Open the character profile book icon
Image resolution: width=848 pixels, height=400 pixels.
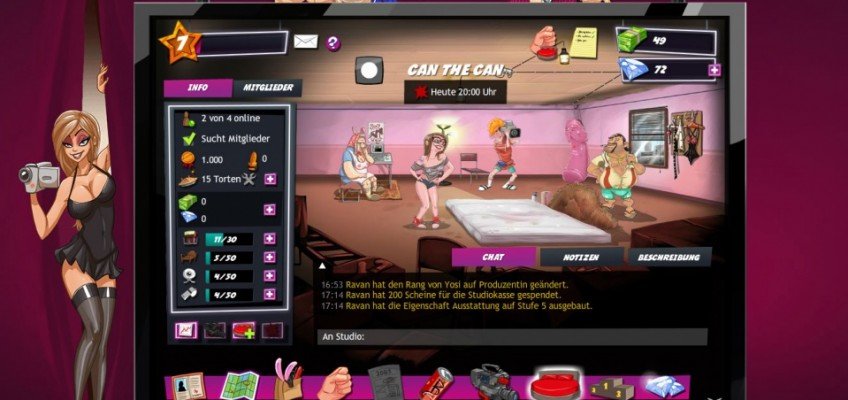point(188,385)
